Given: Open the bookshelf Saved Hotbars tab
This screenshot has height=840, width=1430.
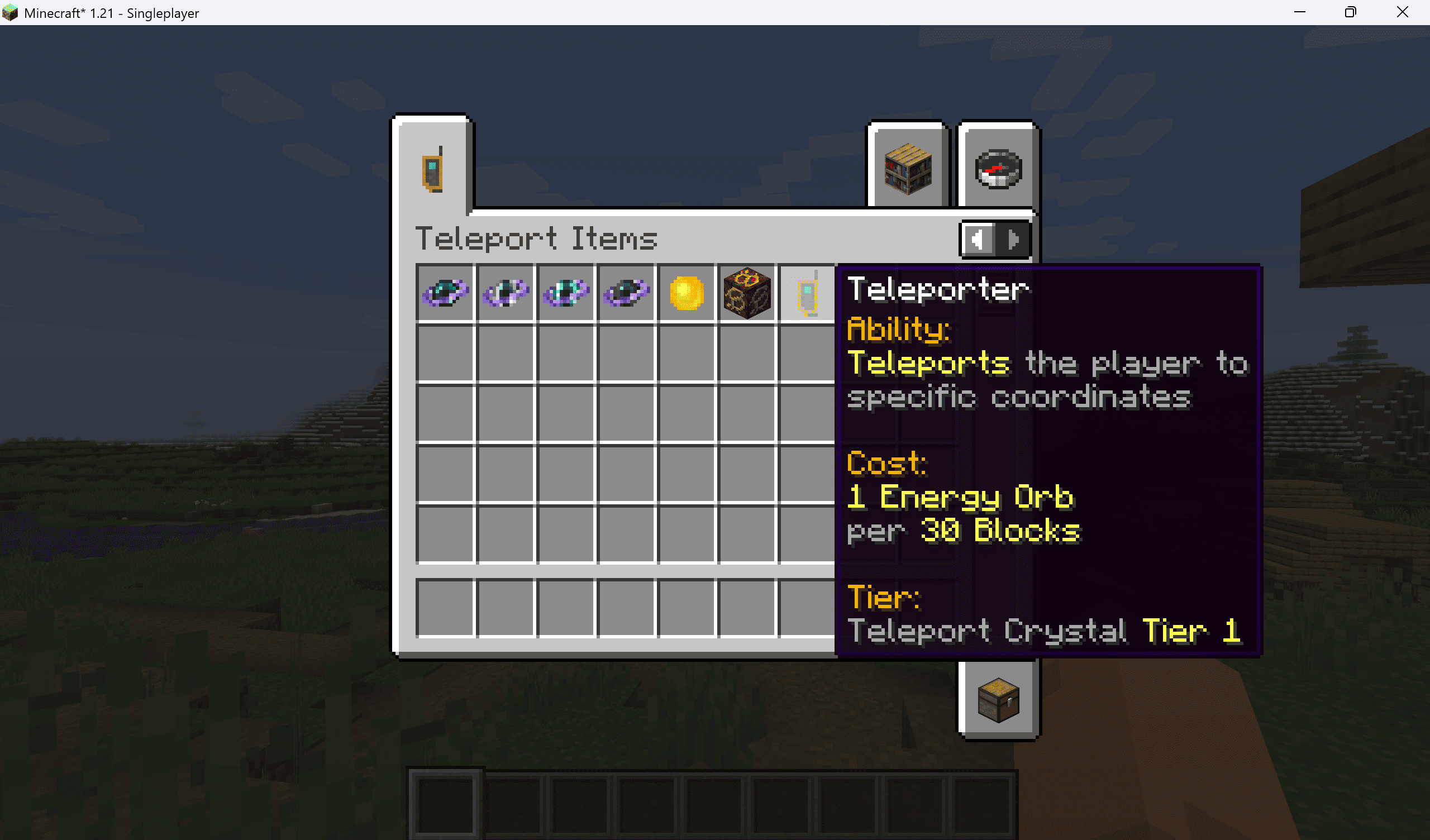Looking at the screenshot, I should pyautogui.click(x=907, y=169).
